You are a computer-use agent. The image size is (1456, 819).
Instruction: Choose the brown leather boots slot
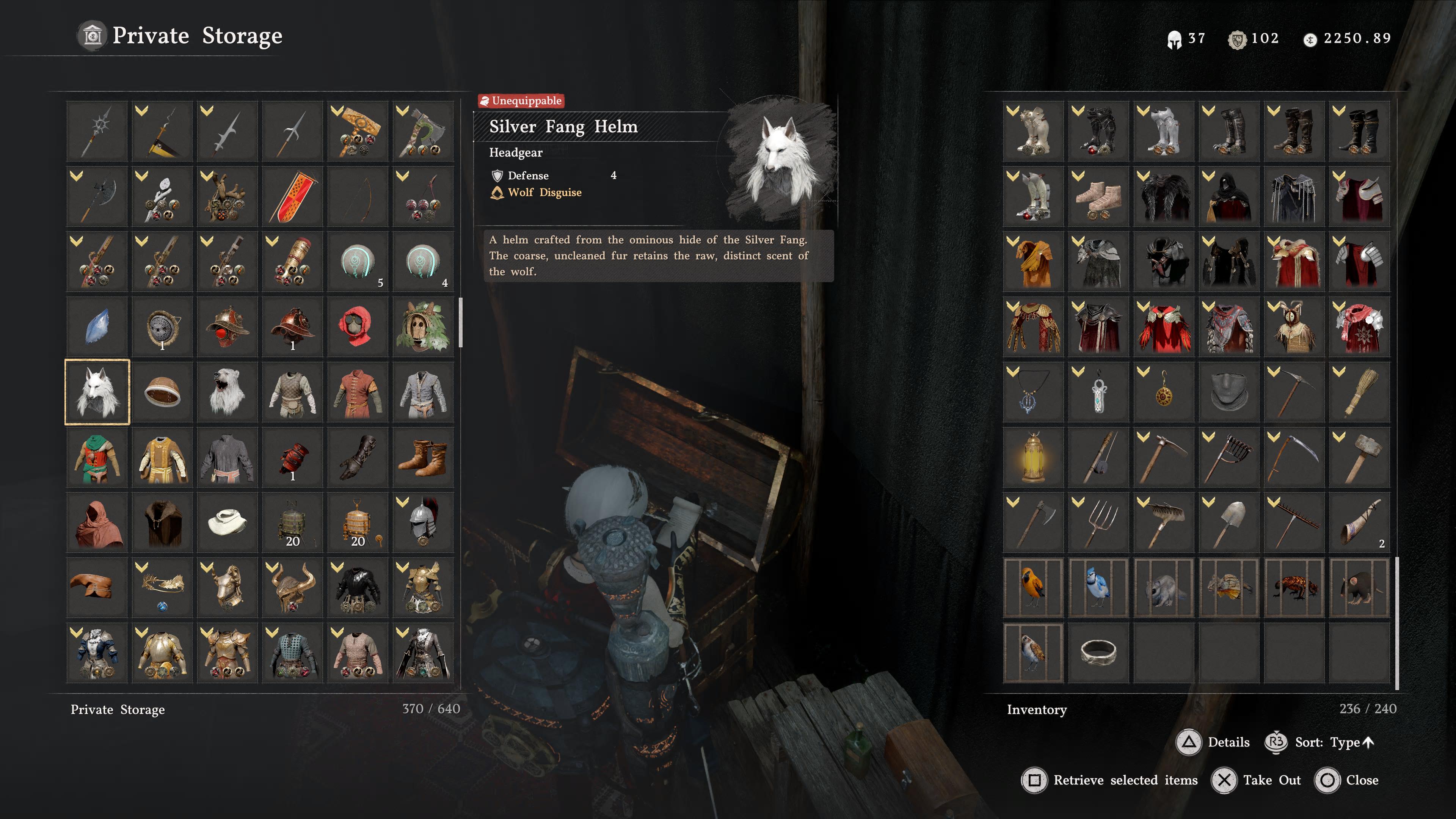tap(423, 457)
